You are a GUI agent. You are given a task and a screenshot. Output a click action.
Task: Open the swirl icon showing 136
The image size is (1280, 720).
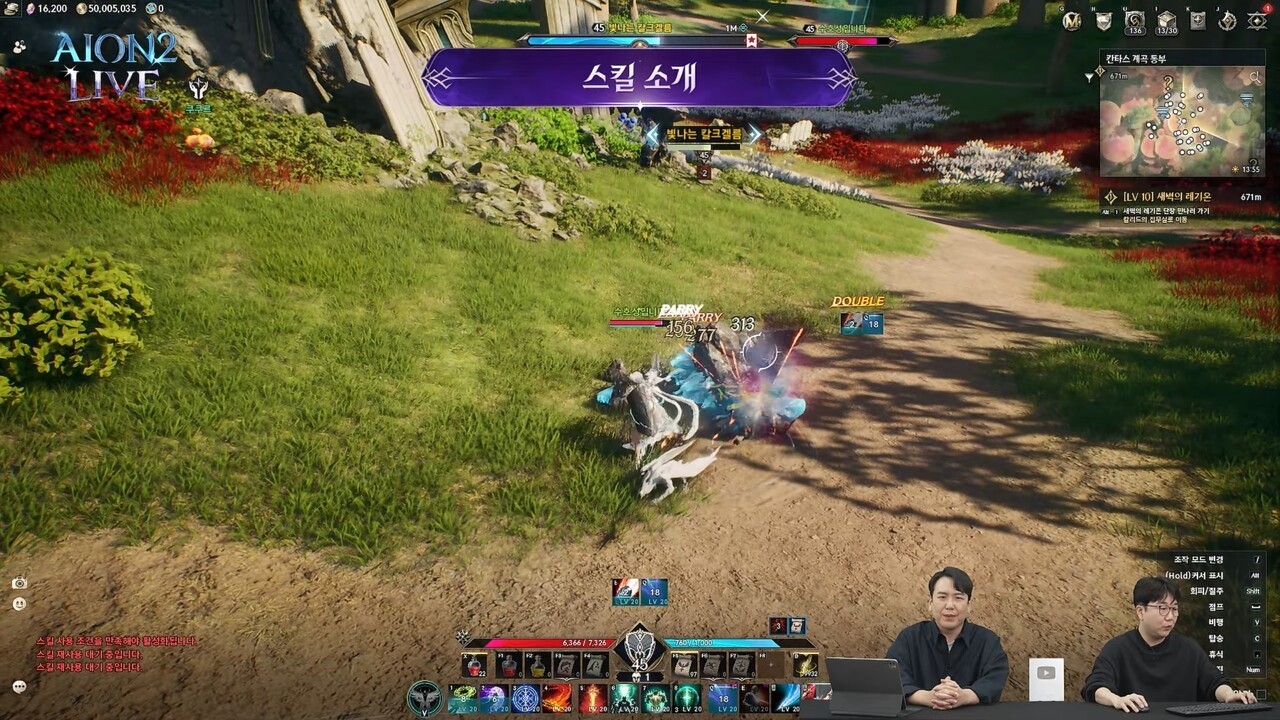1134,20
